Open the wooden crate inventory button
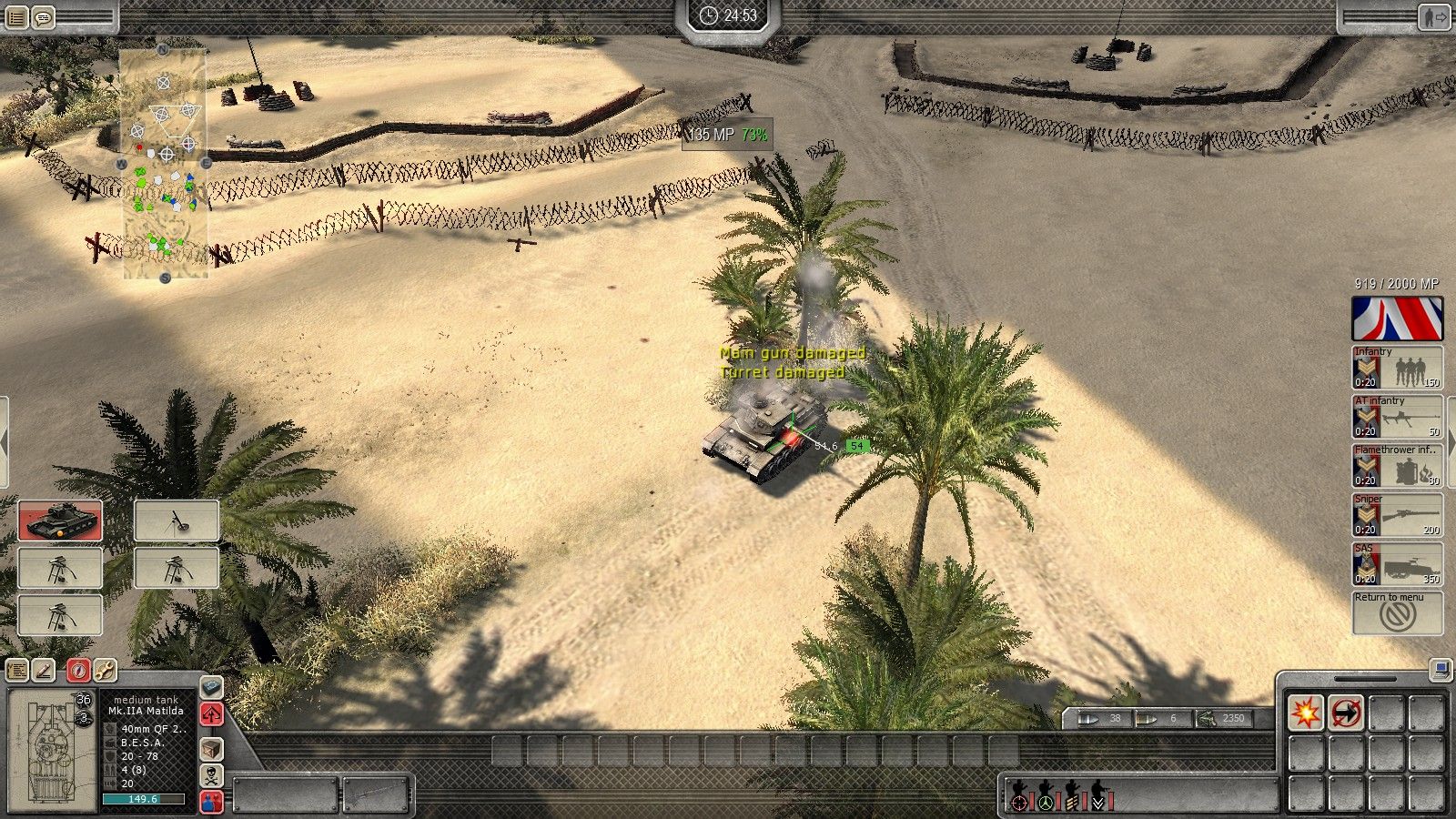 click(211, 749)
